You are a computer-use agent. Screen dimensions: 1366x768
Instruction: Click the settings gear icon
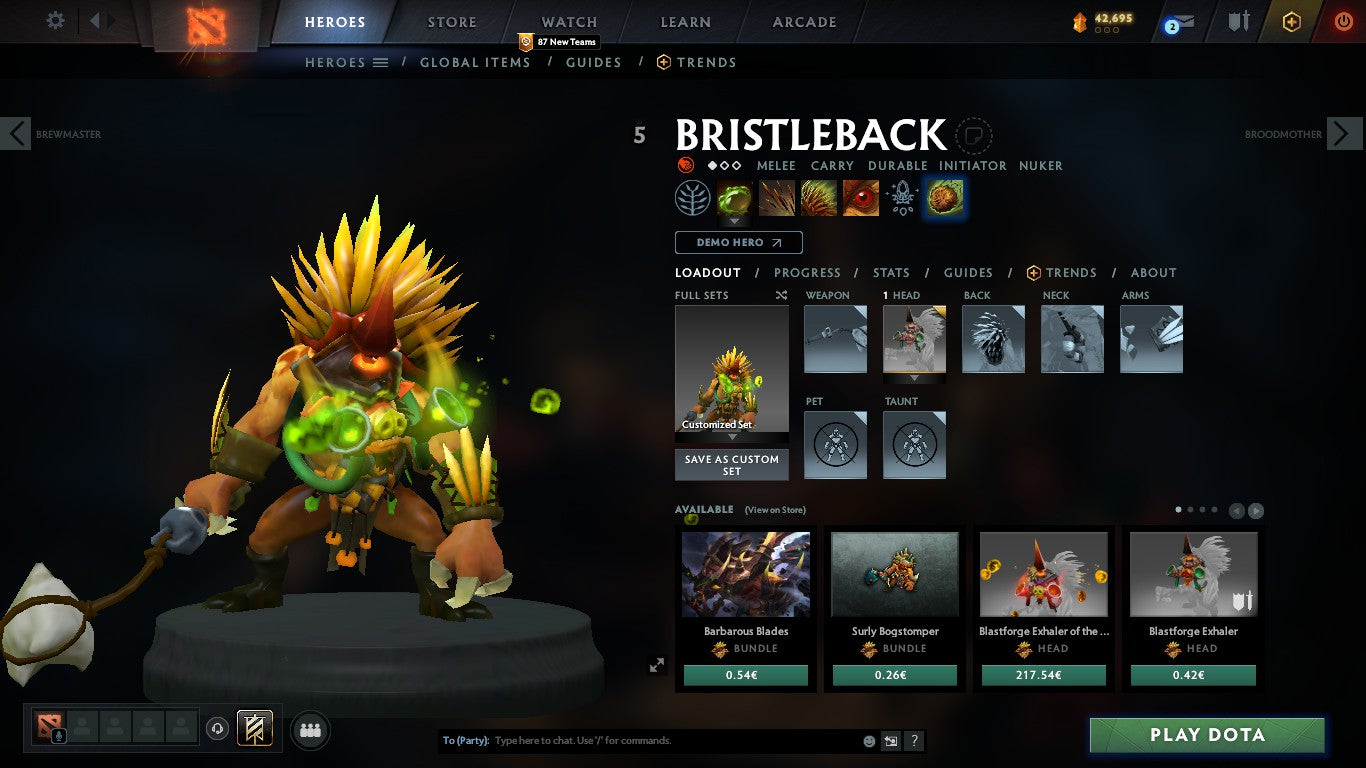pos(55,20)
